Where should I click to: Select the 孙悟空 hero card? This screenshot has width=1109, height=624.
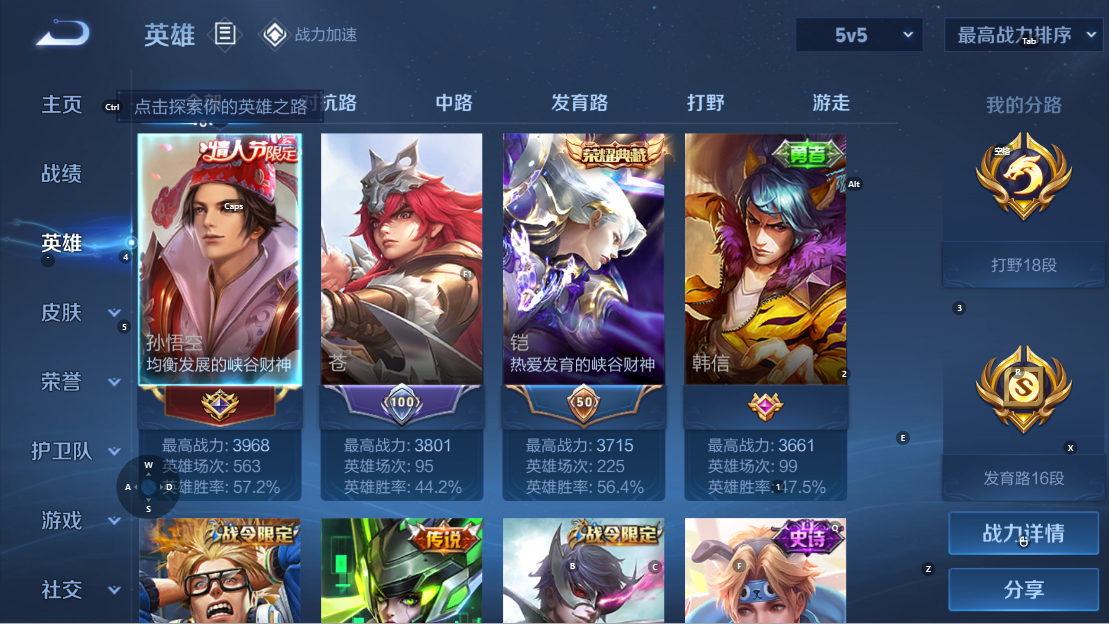click(219, 259)
